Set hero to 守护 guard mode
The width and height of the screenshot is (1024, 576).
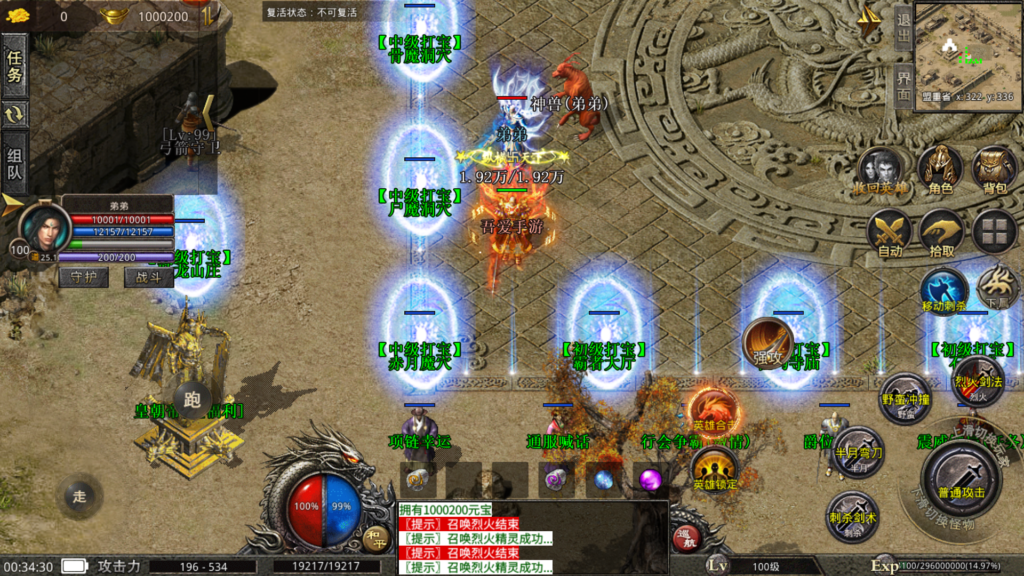click(x=83, y=278)
